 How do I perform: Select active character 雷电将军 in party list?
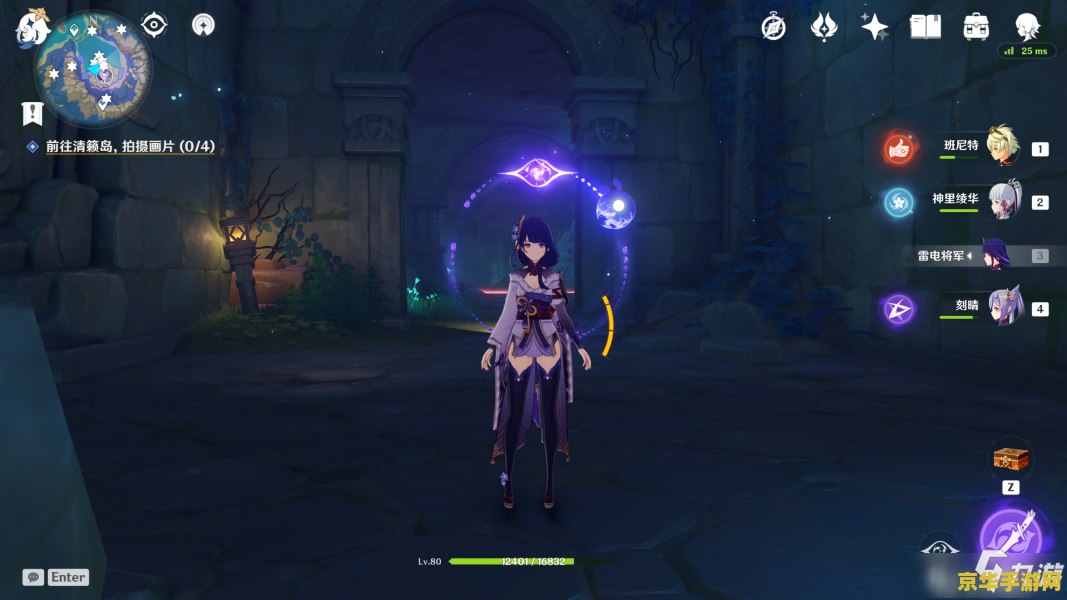997,254
